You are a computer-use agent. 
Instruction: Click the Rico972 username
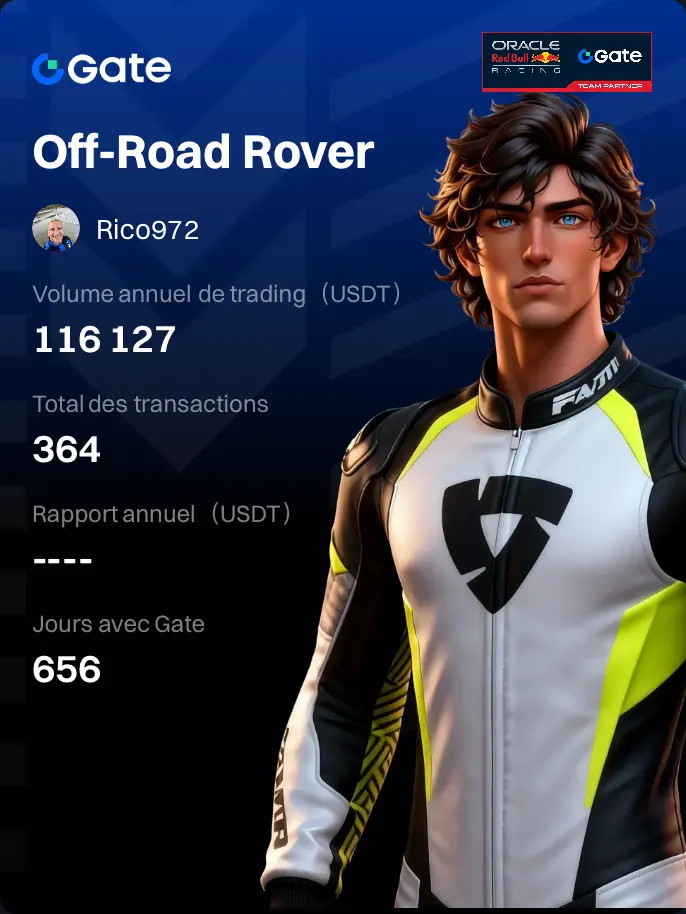148,230
